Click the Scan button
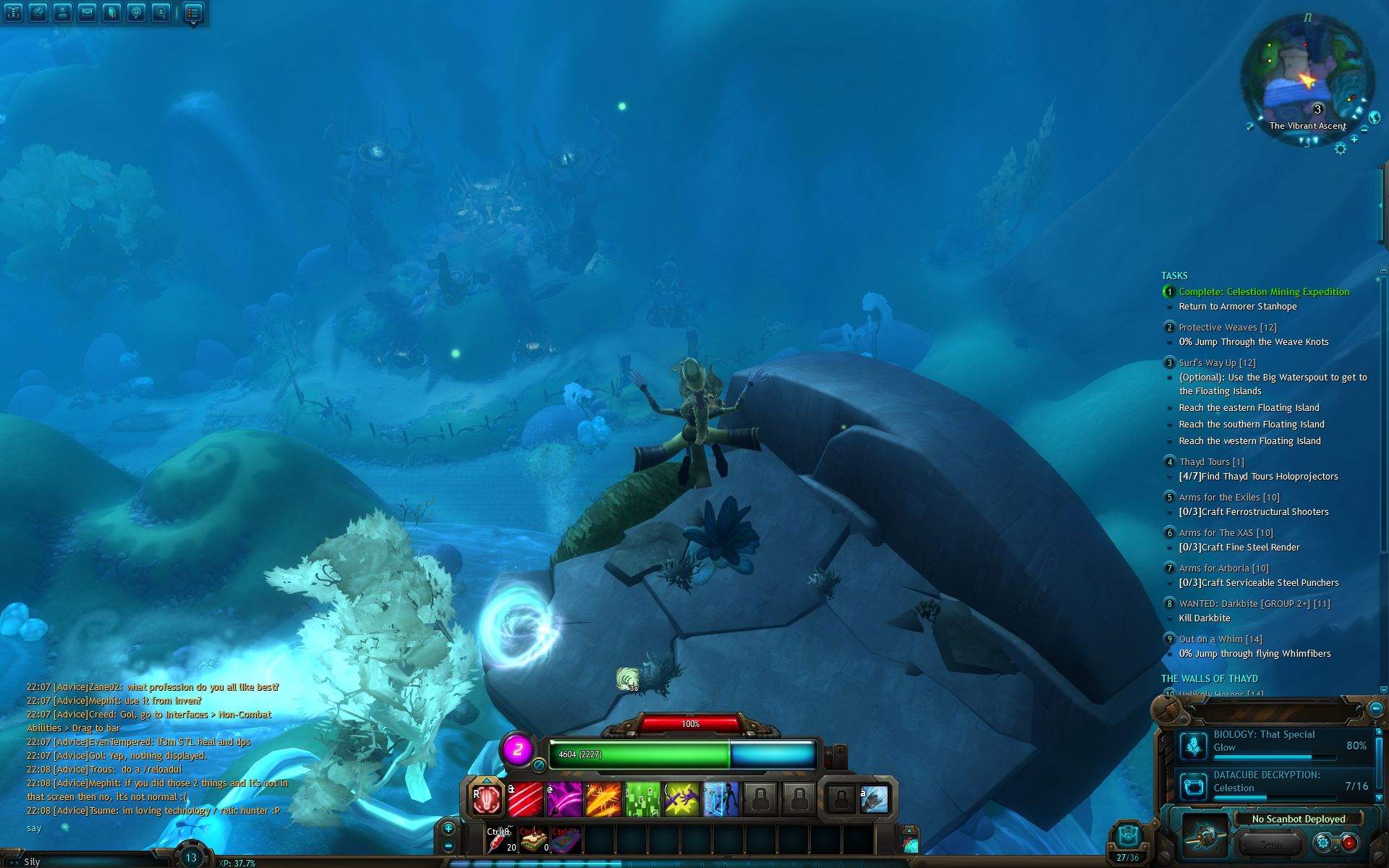 tap(1270, 843)
